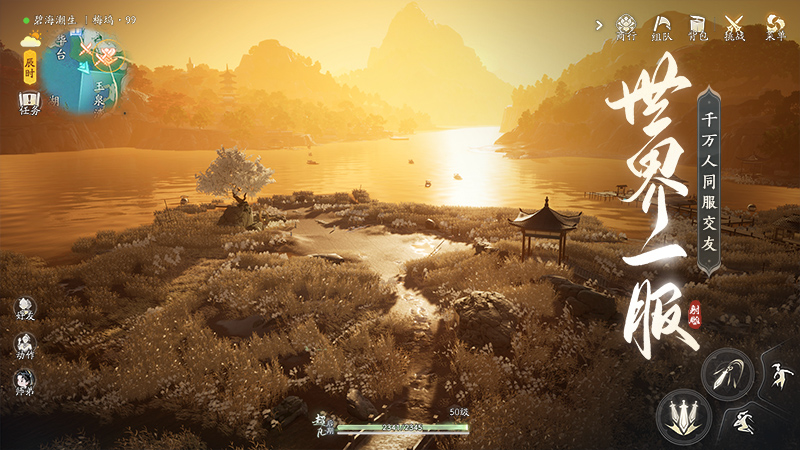Click the weather sun-and-cloud icon
This screenshot has width=800, height=450.
click(x=31, y=40)
